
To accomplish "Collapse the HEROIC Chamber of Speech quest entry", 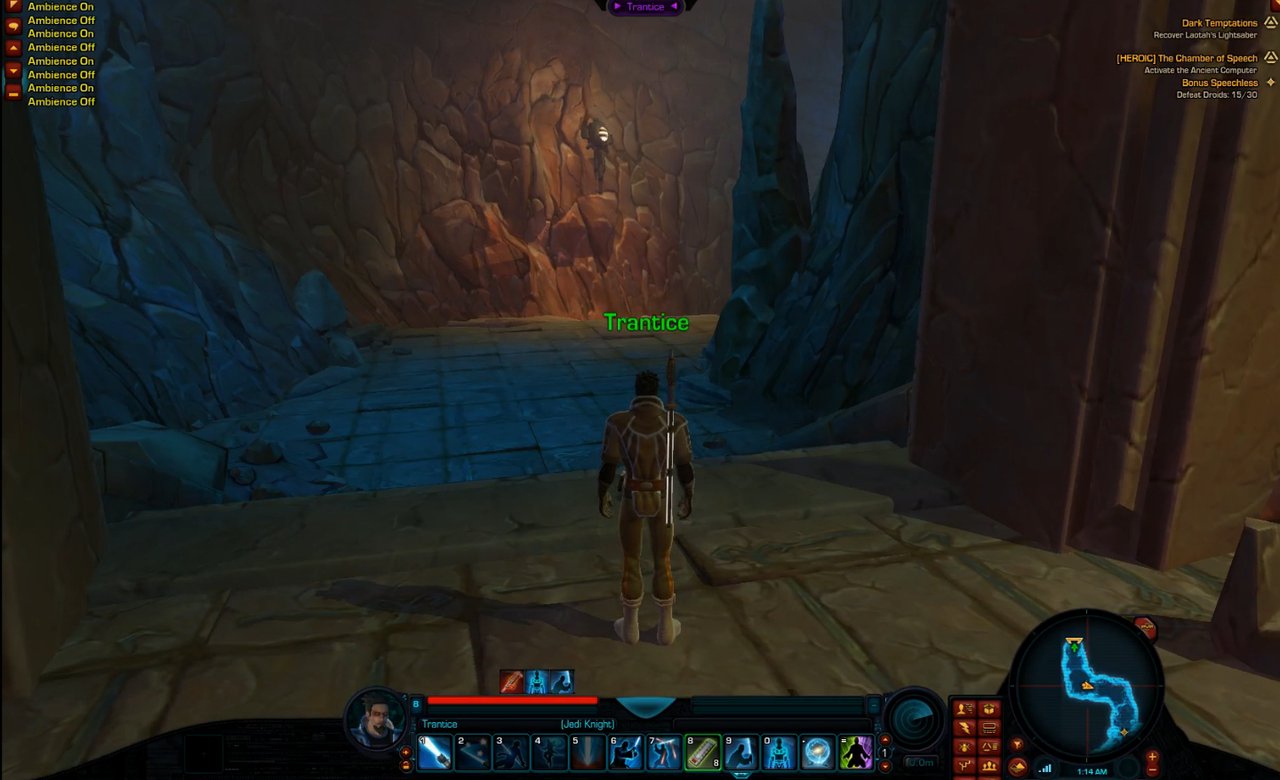I will (1270, 58).
